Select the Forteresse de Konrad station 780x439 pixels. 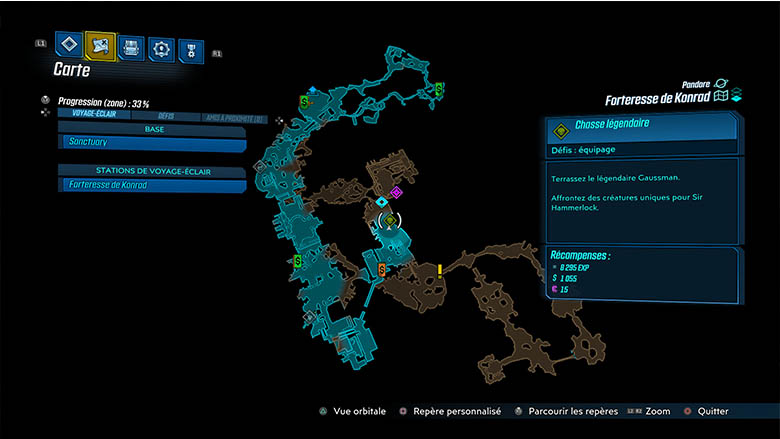tap(150, 185)
